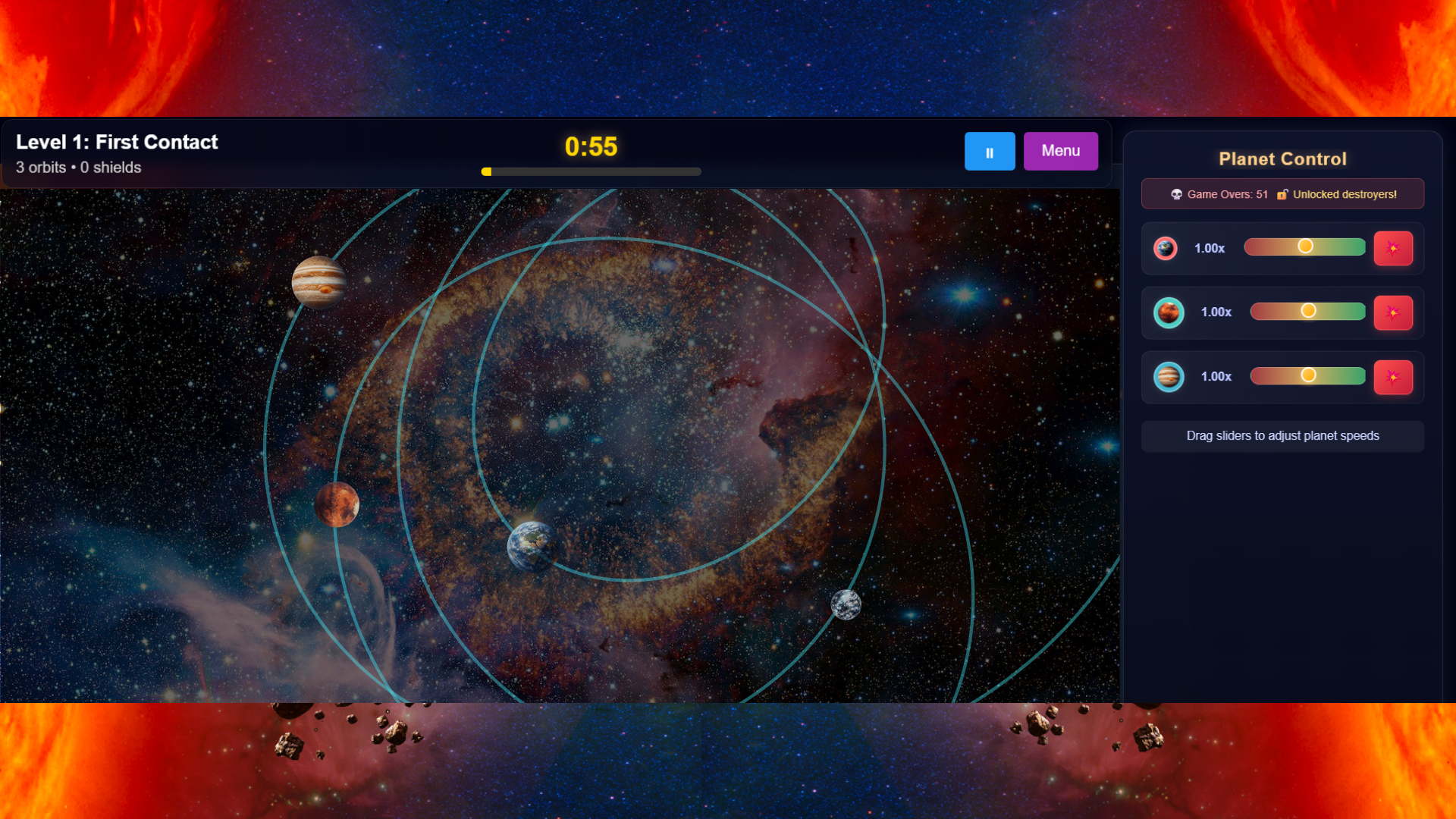Click the yellow level progress bar
1456x819 pixels.
click(488, 171)
